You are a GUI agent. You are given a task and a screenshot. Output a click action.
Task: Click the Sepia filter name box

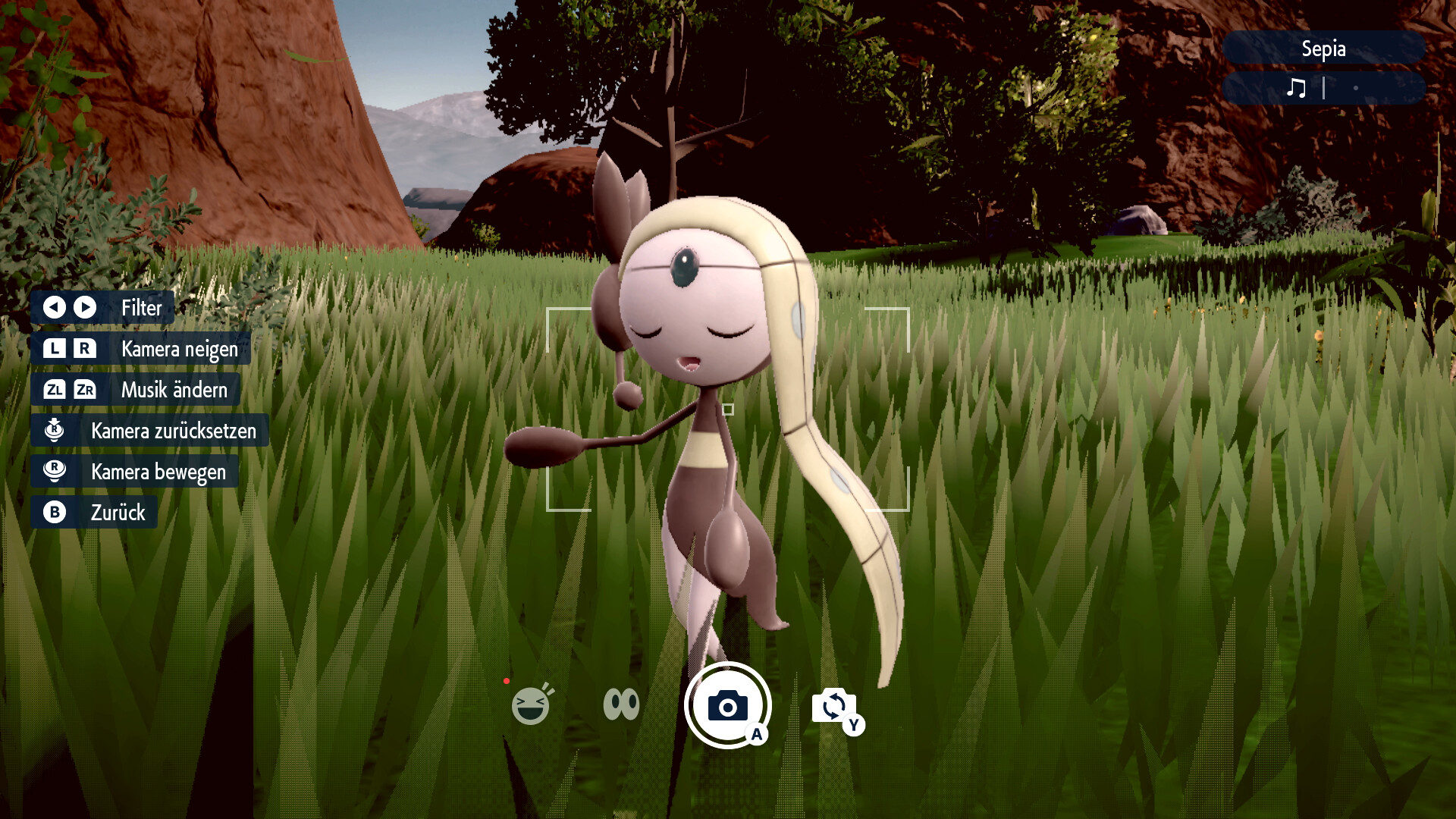(1323, 49)
